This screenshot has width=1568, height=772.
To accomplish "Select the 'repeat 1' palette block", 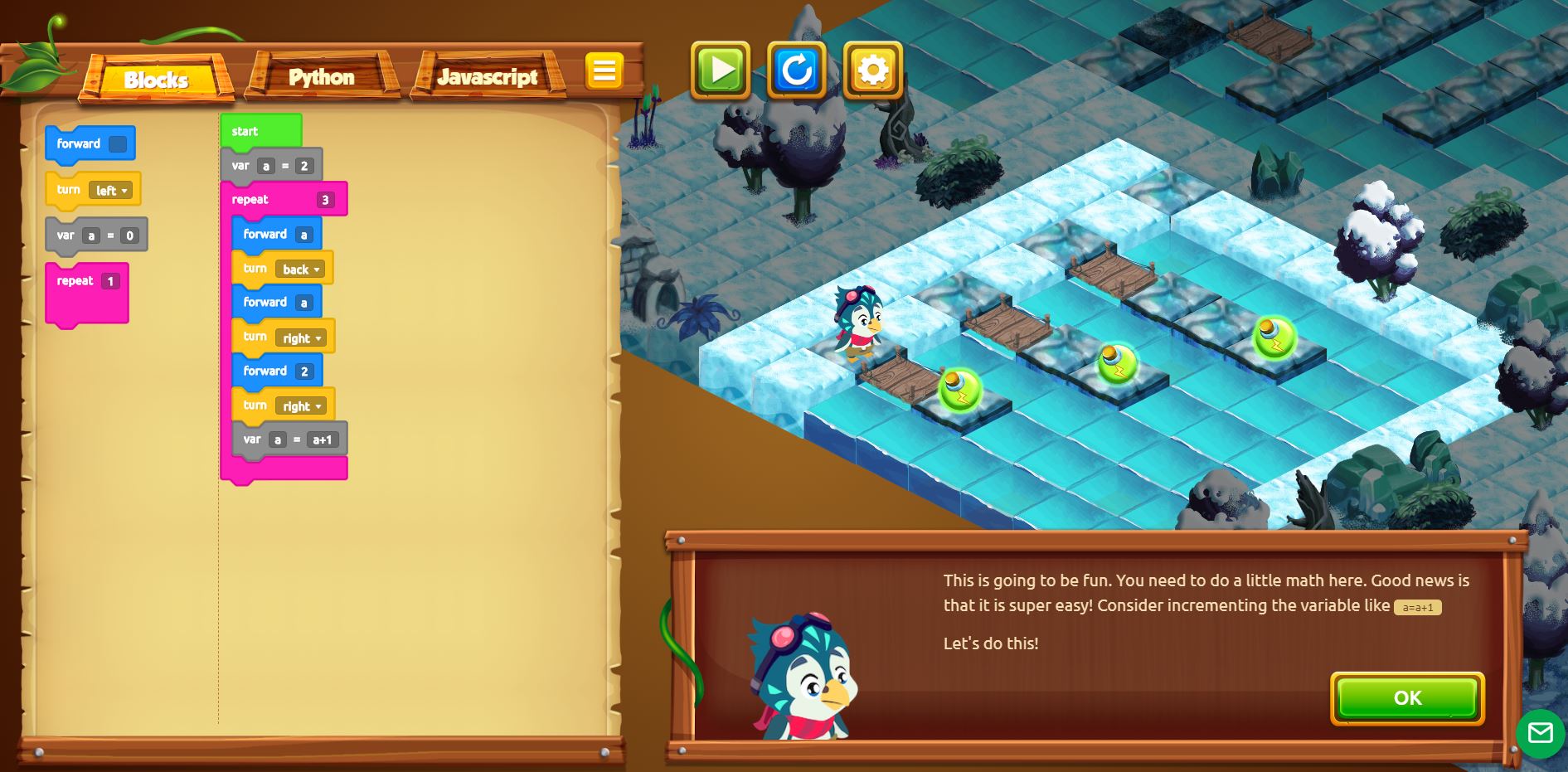I will click(x=75, y=281).
